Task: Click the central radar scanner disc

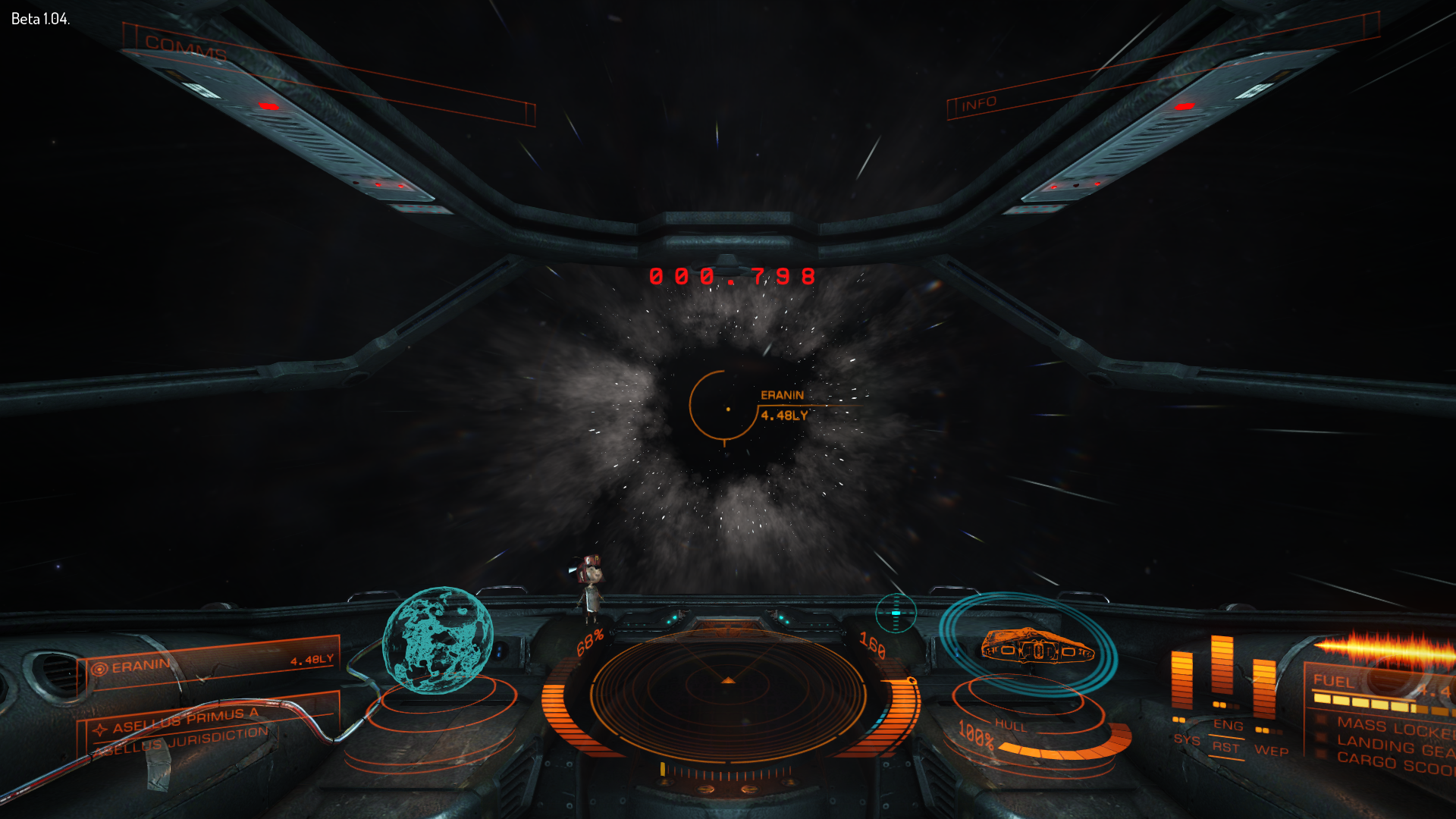Action: 728,689
